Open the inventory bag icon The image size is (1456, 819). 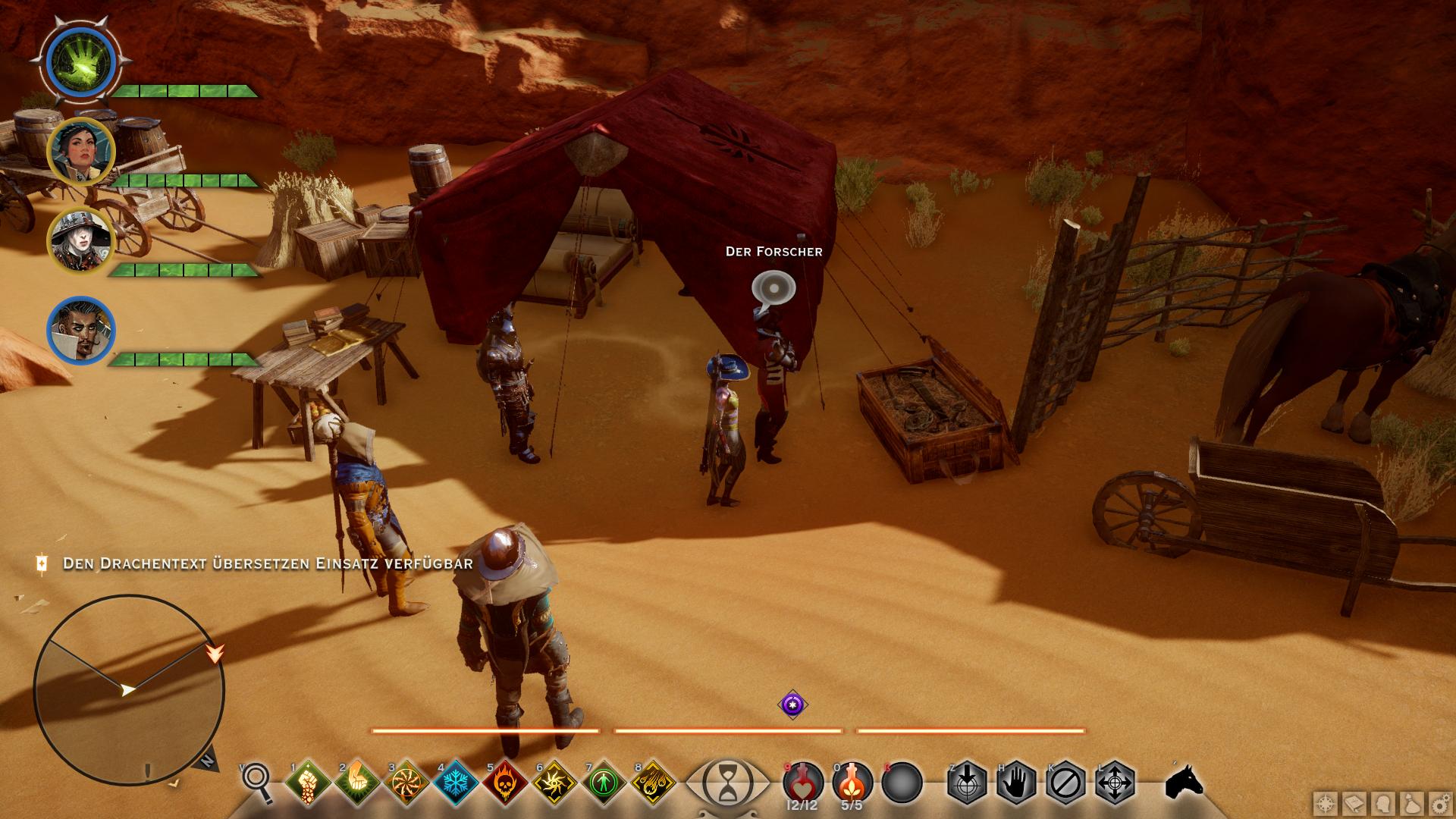1410,803
